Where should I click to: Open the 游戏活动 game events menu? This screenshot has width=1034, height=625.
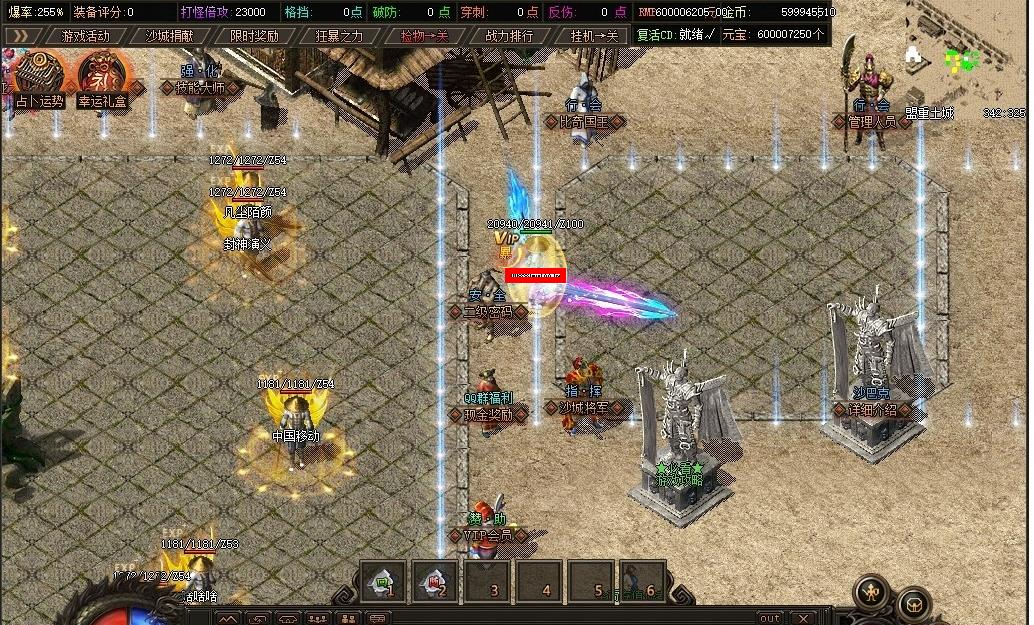[85, 36]
